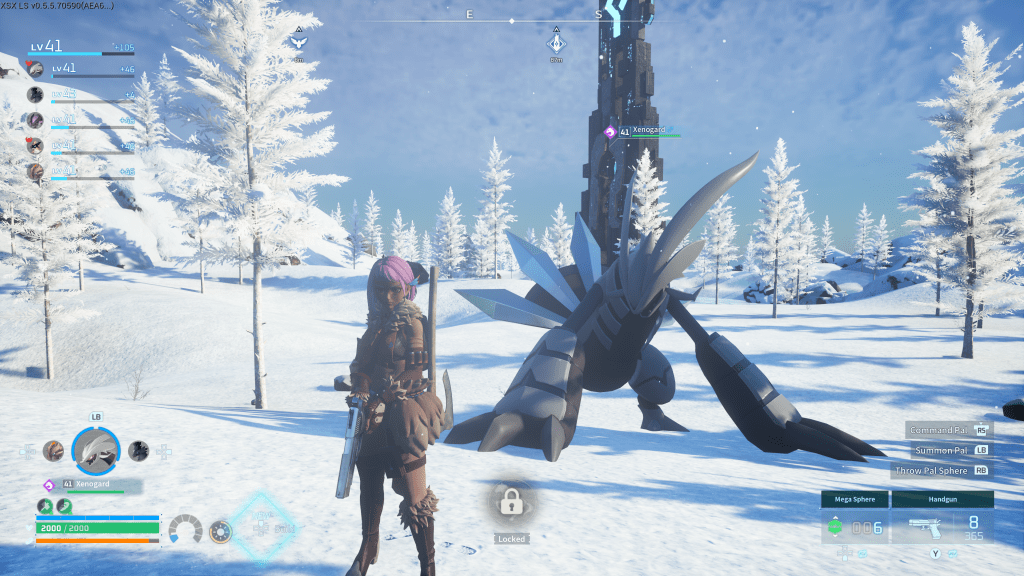1024x576 pixels.
Task: Click the purple-and-black pal icon in the party list
Action: coord(36,120)
